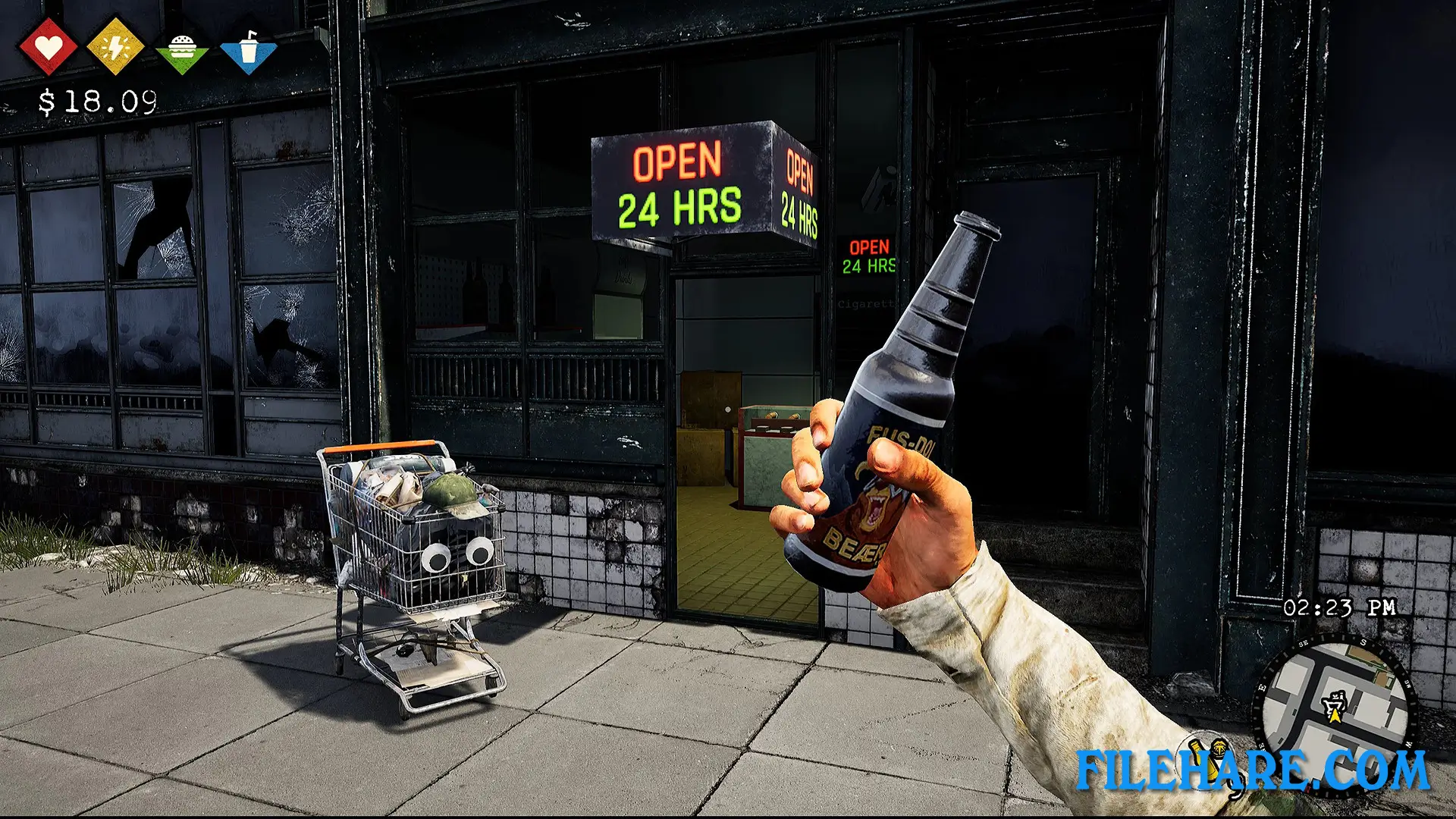Click the S compass letter on the minimap
The height and width of the screenshot is (819, 1456).
pos(1363,642)
